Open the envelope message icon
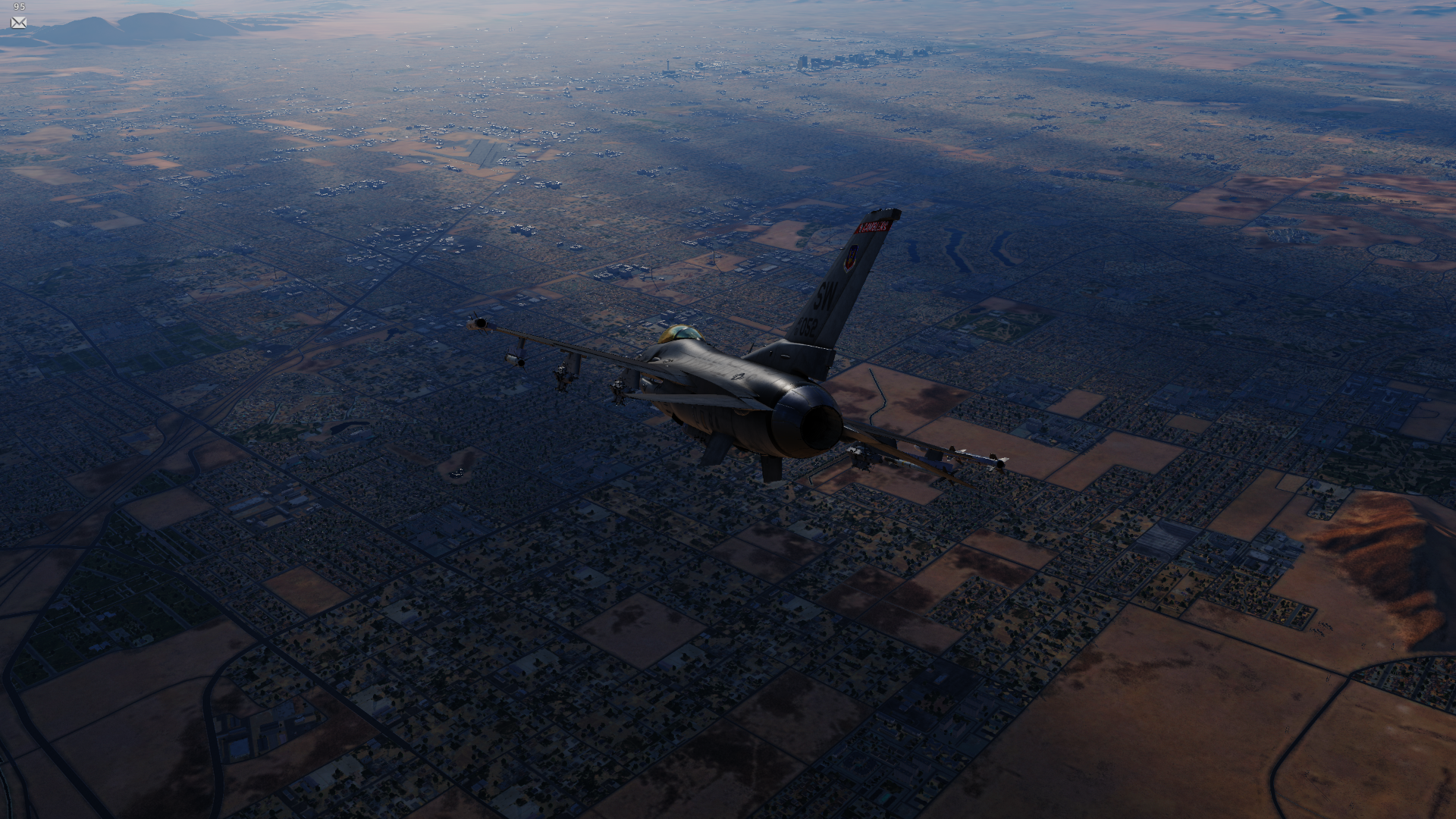Screen dimensions: 1456x819 [x=19, y=23]
